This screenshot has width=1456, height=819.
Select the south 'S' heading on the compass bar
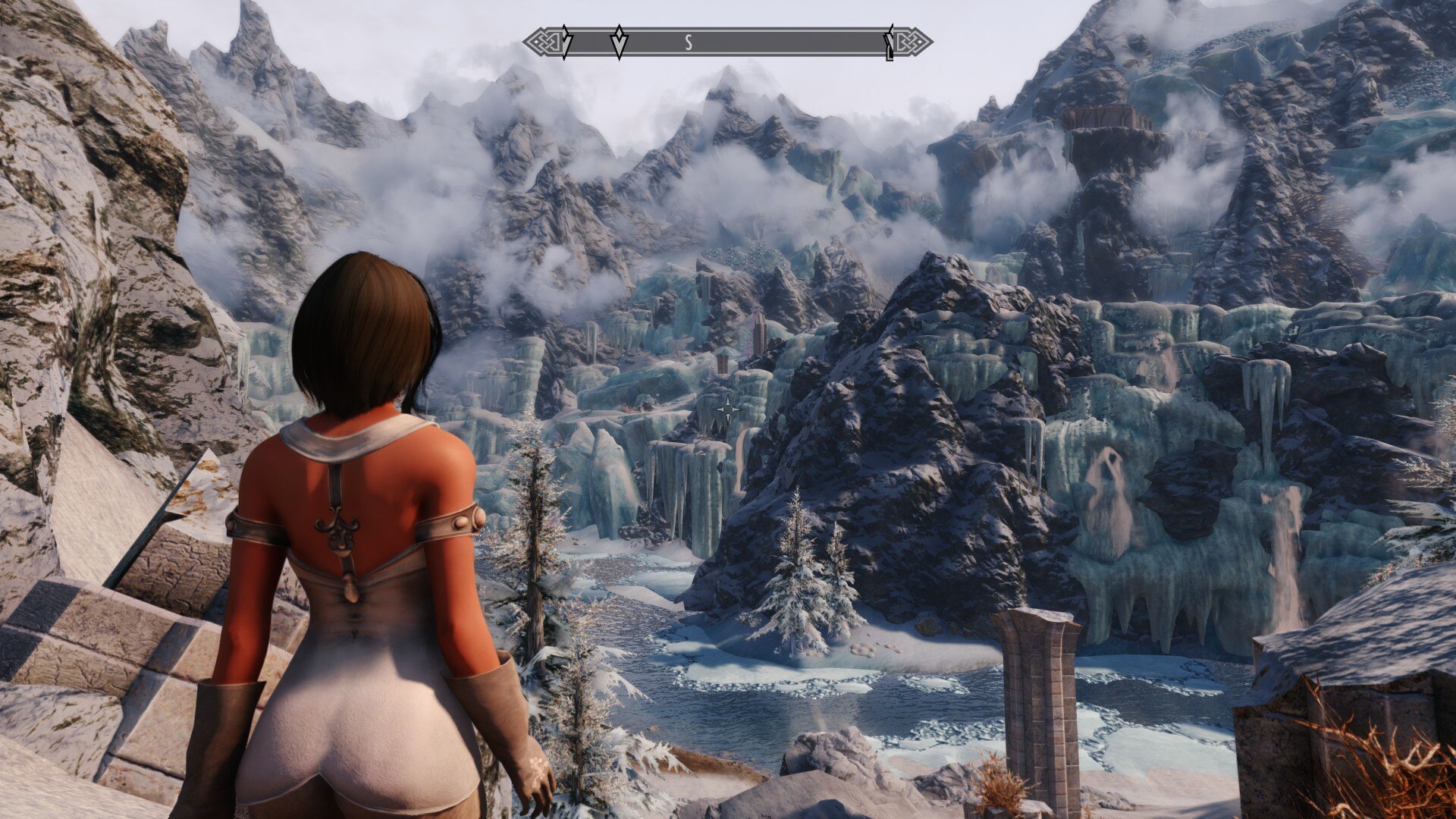point(689,43)
